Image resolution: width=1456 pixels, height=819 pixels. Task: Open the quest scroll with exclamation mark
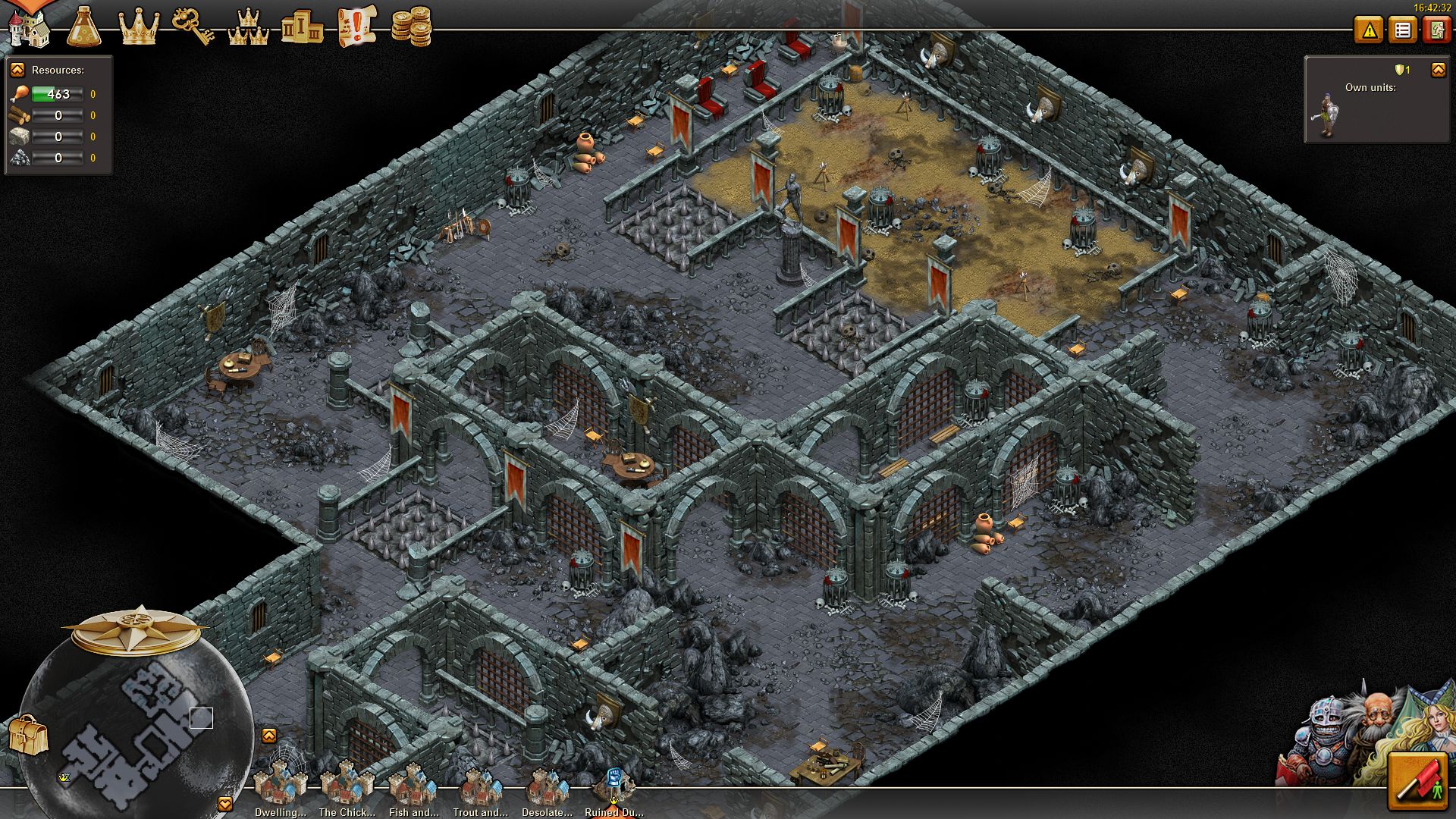356,27
